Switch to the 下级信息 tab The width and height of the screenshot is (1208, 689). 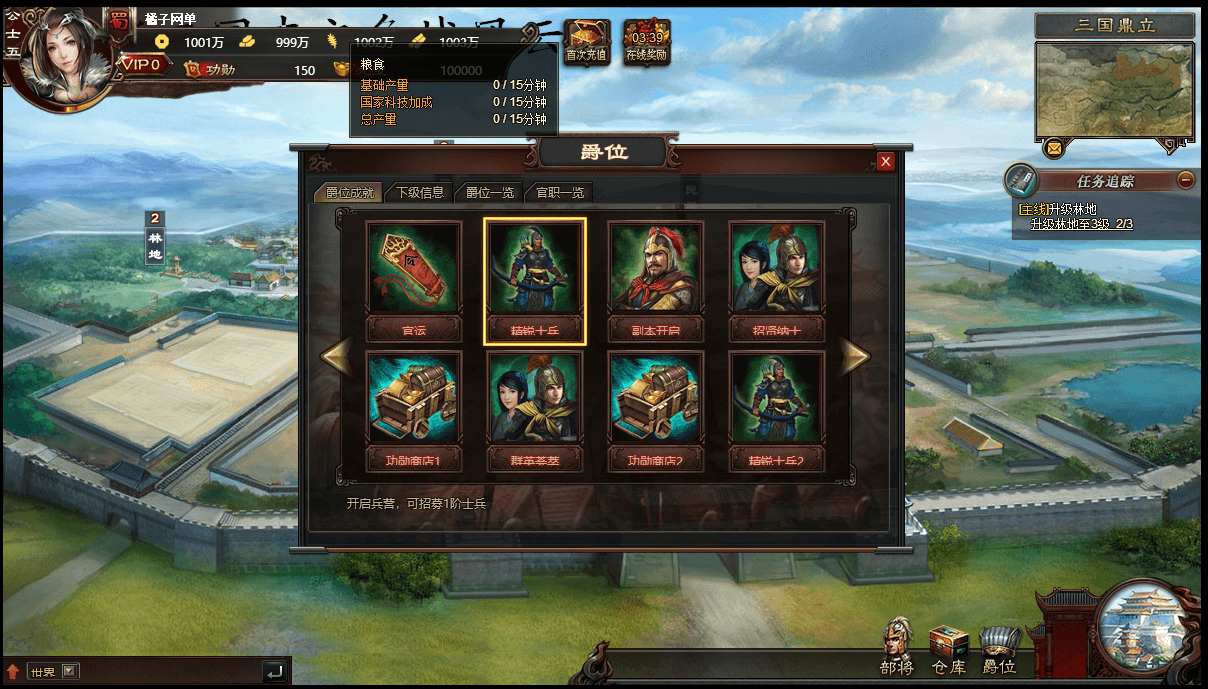pos(420,192)
